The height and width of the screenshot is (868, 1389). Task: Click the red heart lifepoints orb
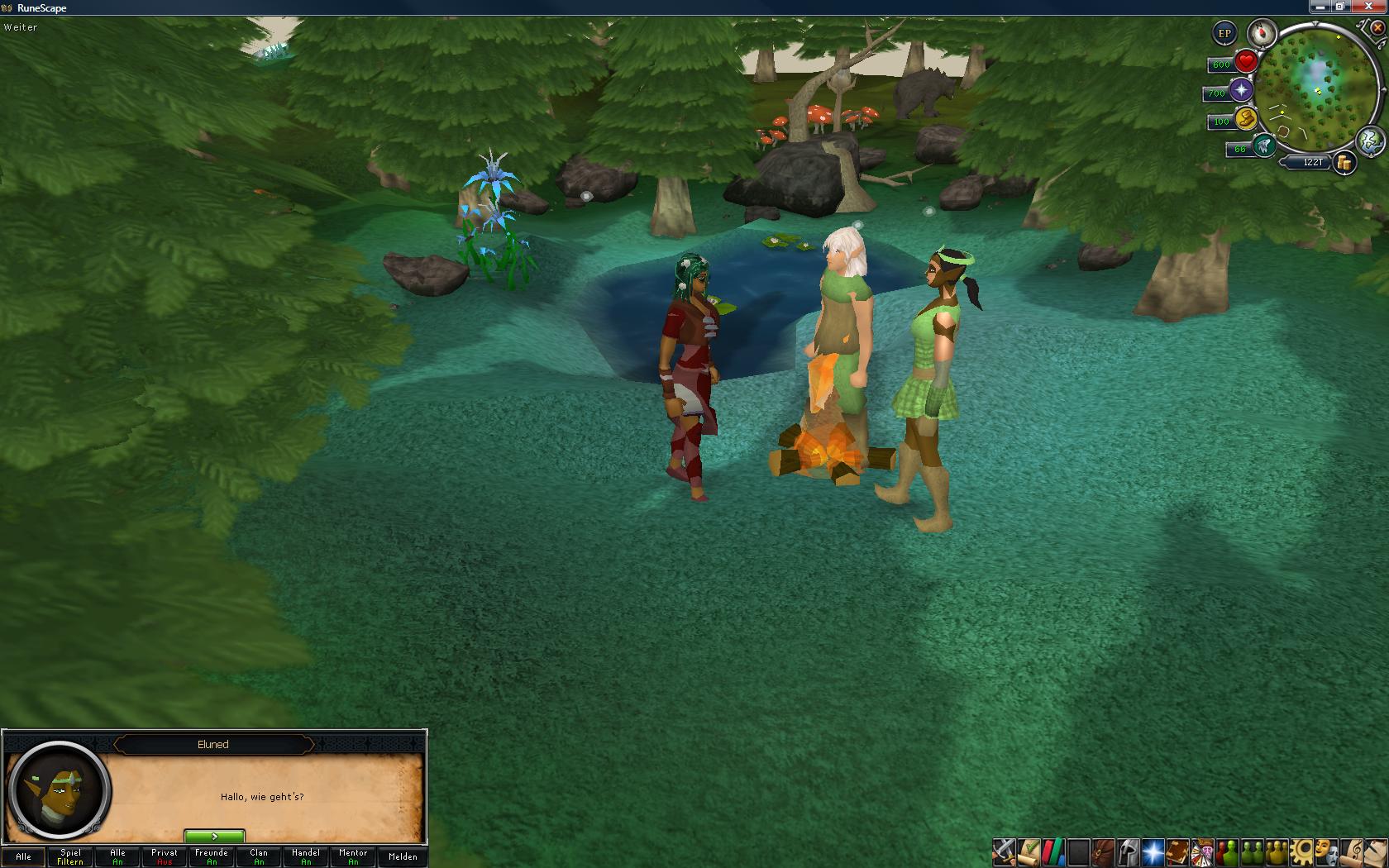pyautogui.click(x=1246, y=62)
